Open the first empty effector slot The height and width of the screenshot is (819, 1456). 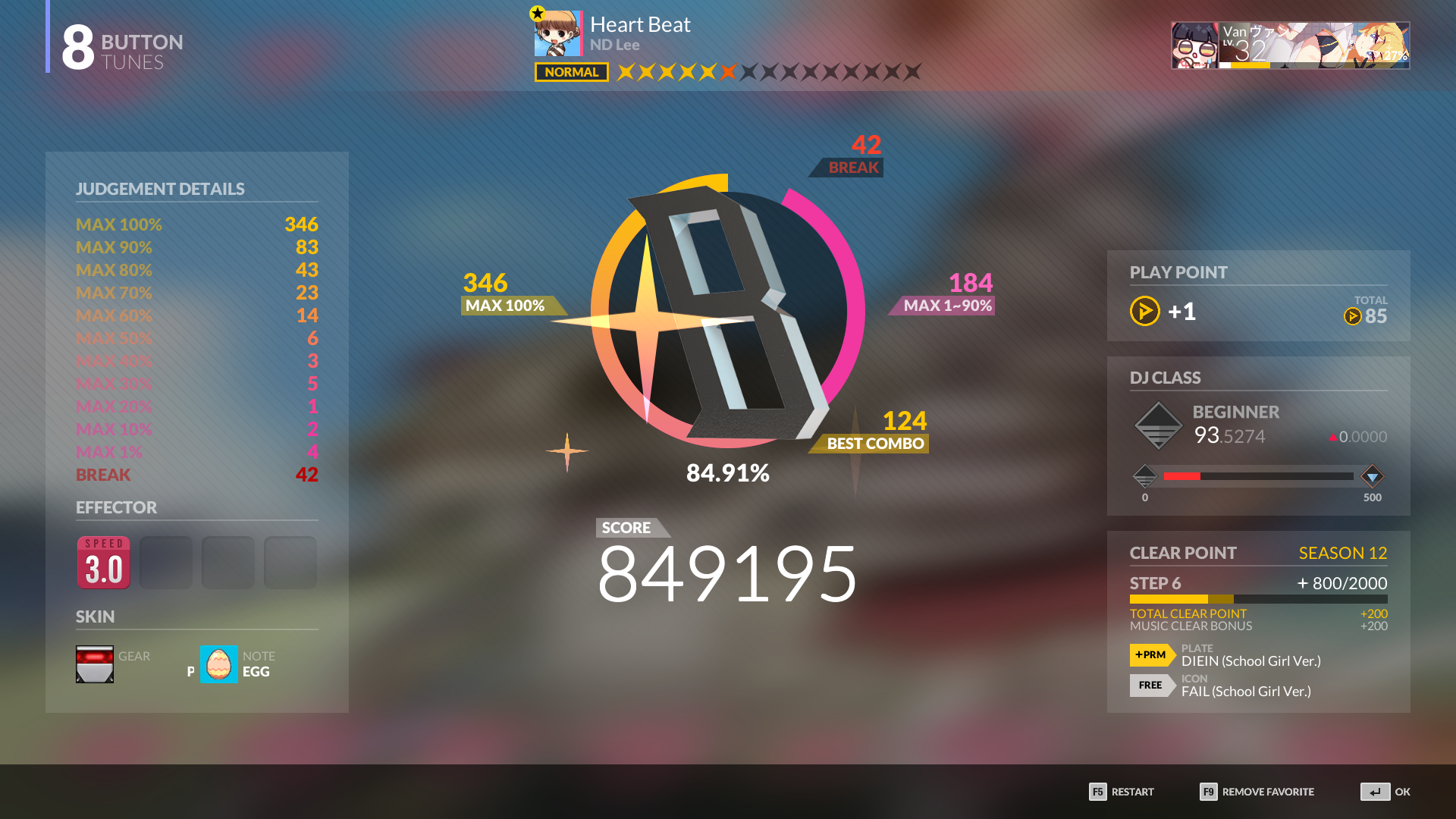tap(165, 562)
